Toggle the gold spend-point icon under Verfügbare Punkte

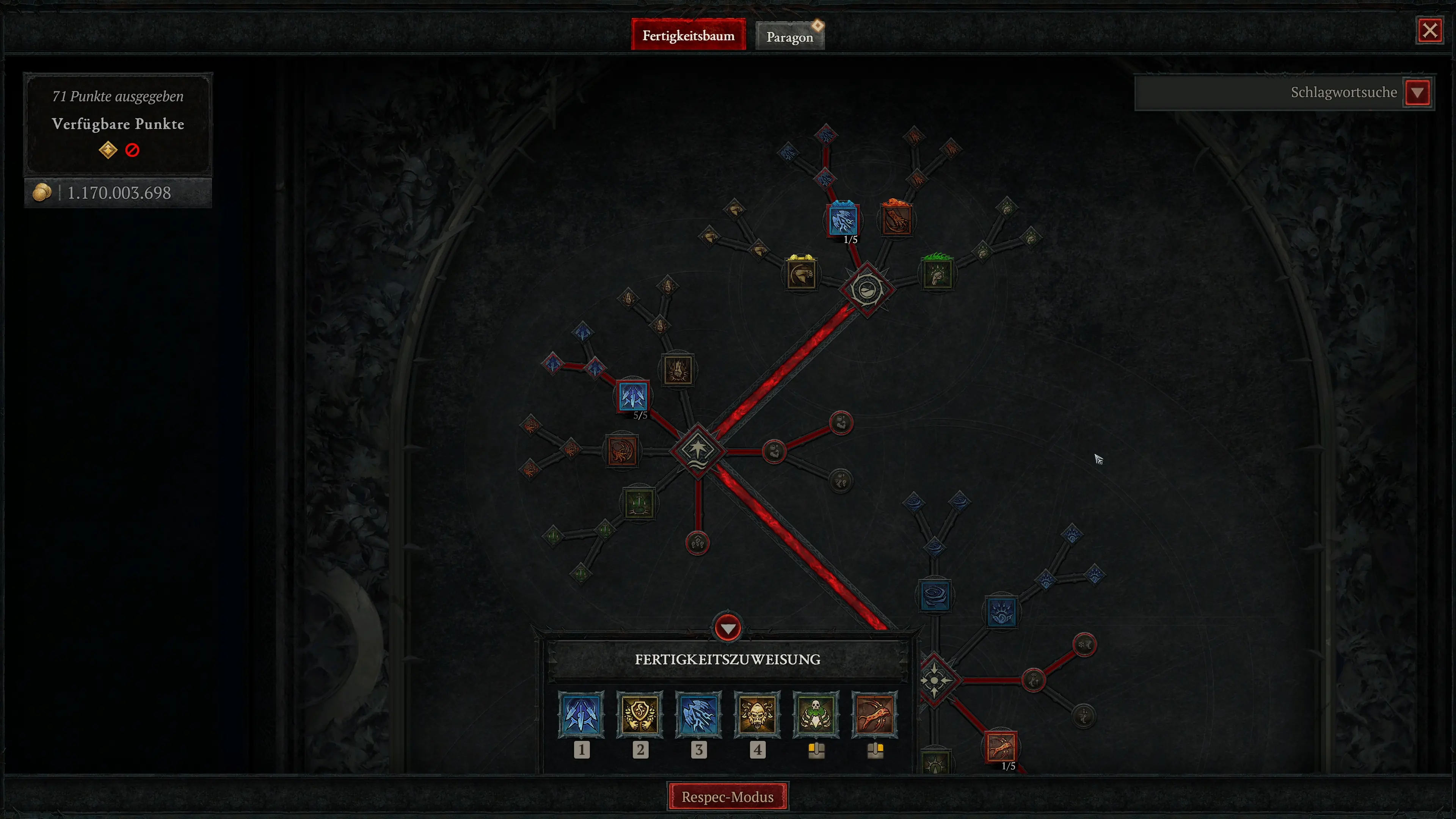click(108, 150)
